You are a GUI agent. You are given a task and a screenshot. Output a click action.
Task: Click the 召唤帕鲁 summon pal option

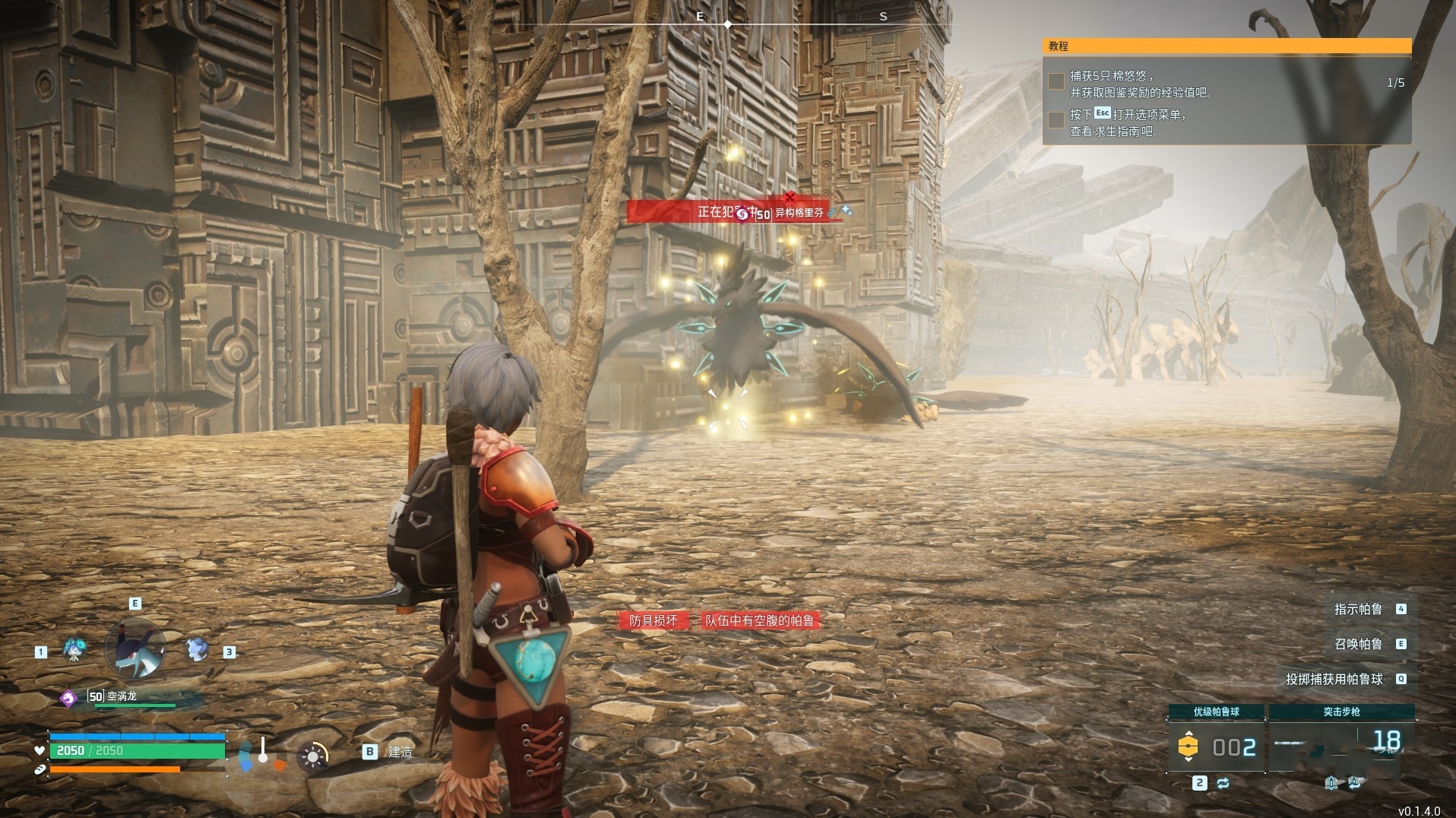click(1358, 644)
